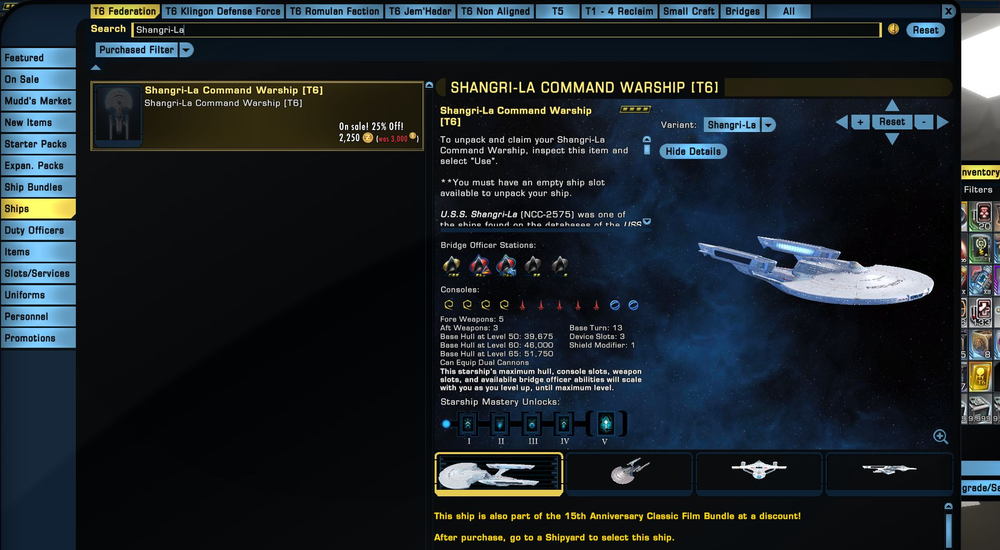Image resolution: width=1000 pixels, height=550 pixels.
Task: Zoom the ship preview with the magnifier icon
Action: 940,436
